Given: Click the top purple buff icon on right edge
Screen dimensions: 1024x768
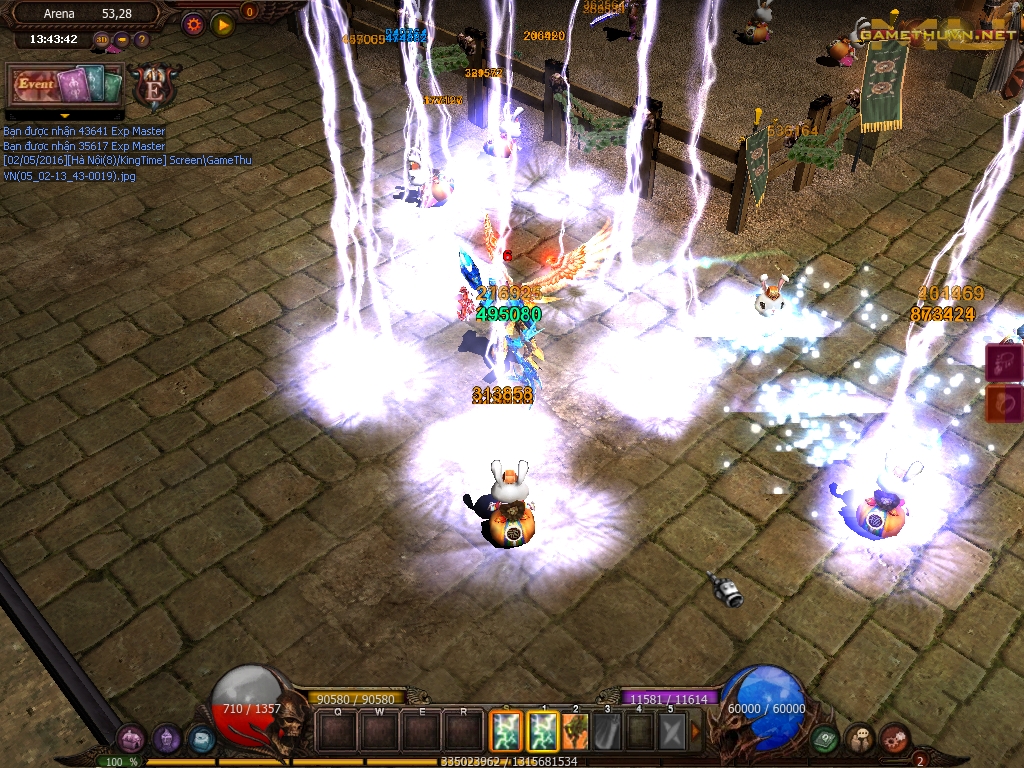Looking at the screenshot, I should (1005, 362).
